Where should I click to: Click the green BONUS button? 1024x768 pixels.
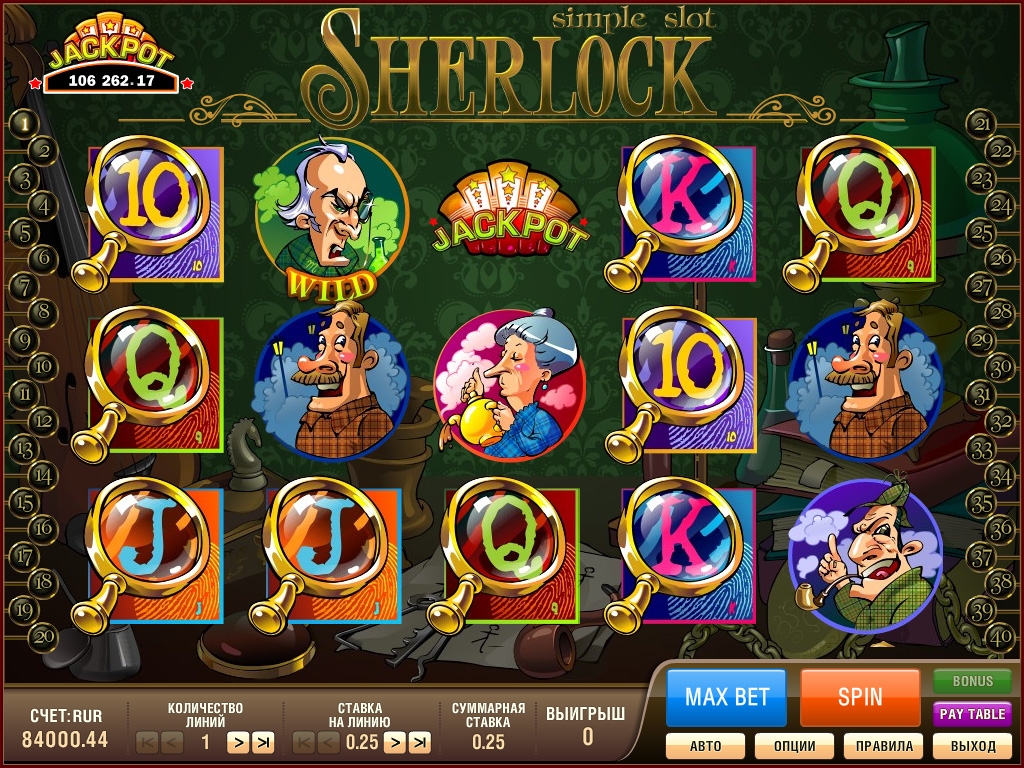tap(972, 681)
